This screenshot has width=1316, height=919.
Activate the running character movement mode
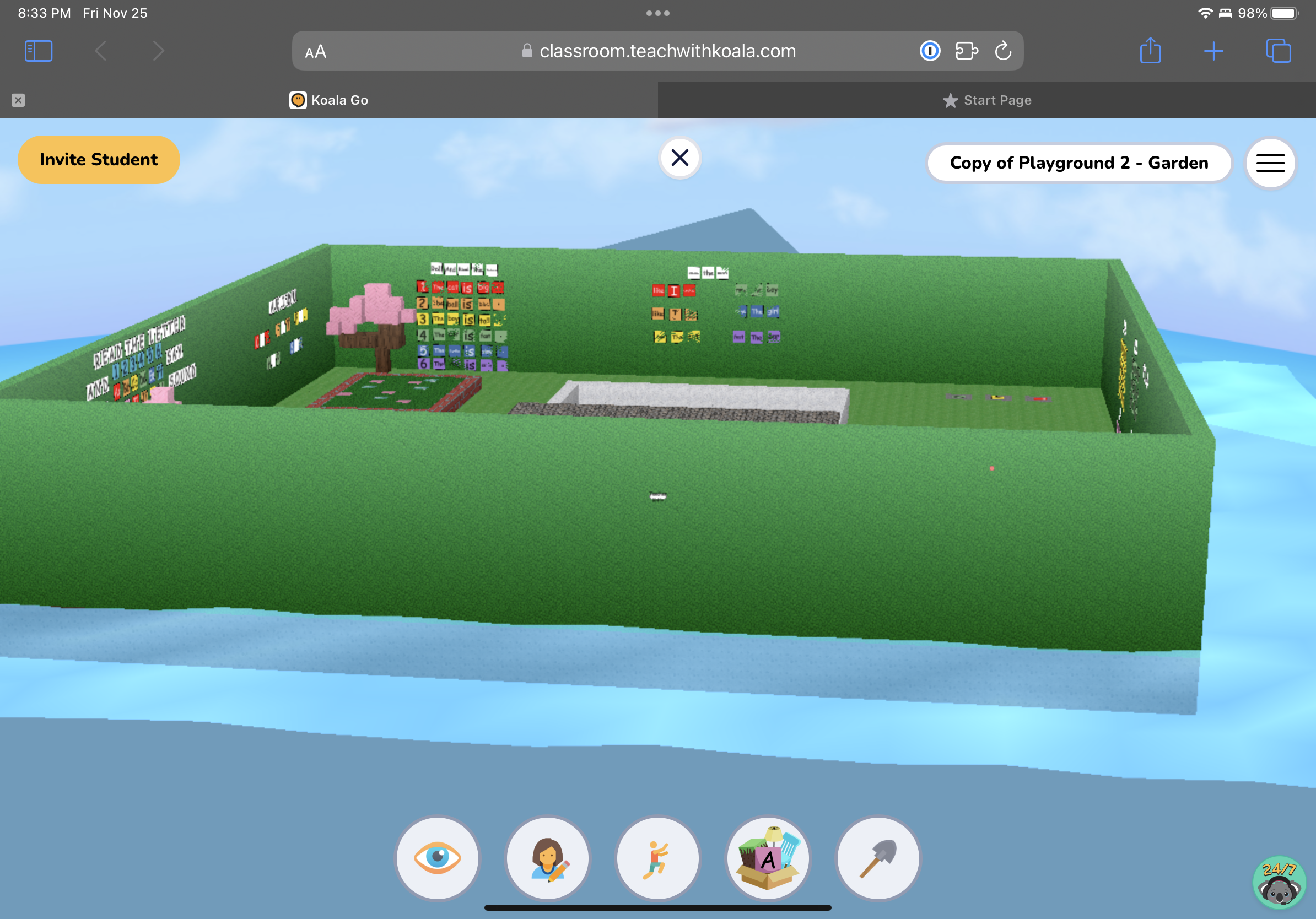click(658, 858)
